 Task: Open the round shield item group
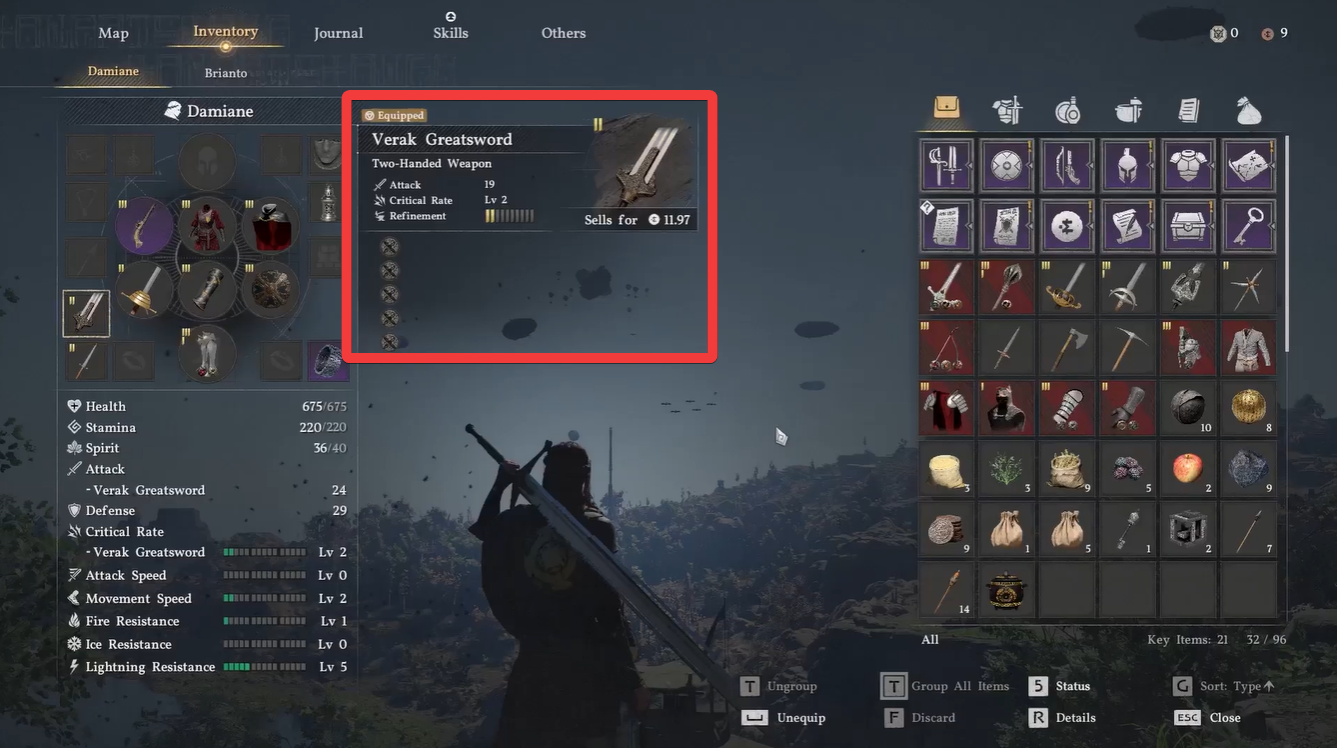1005,165
